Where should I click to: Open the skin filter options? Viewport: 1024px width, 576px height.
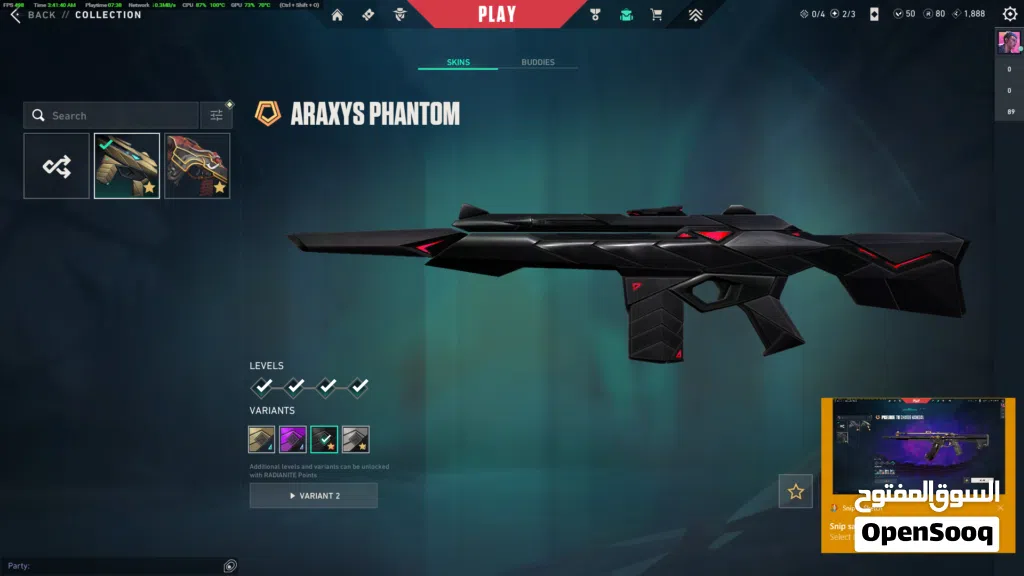click(216, 116)
